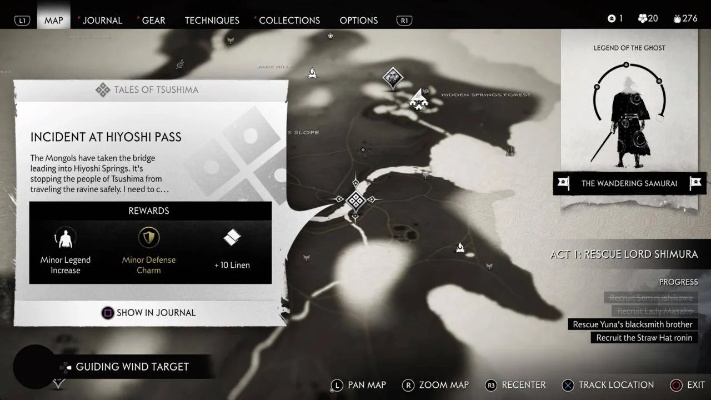Select the Incident at Hiyoshi Pass map marker

click(x=355, y=200)
